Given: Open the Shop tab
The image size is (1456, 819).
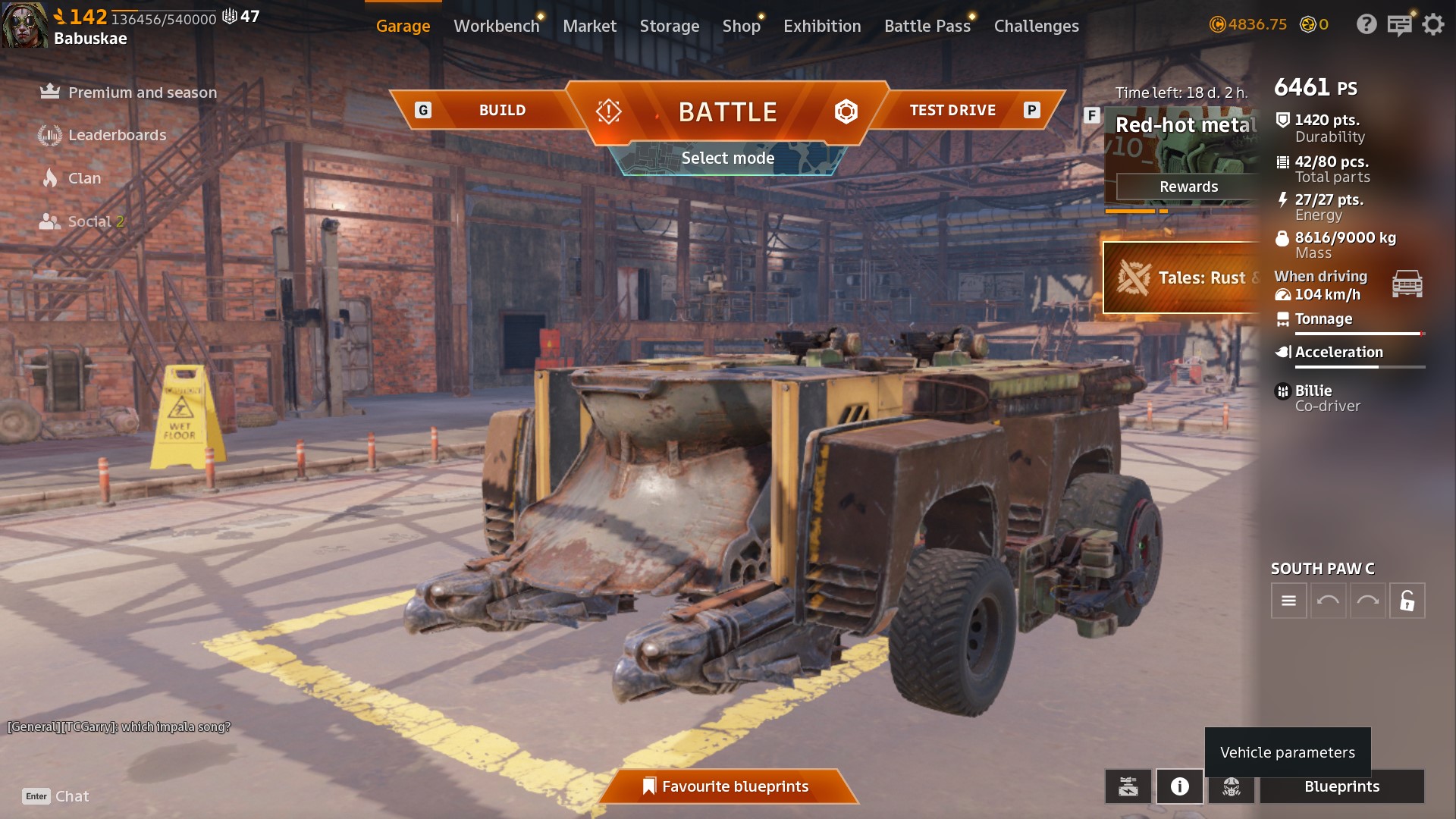Looking at the screenshot, I should pos(741,26).
